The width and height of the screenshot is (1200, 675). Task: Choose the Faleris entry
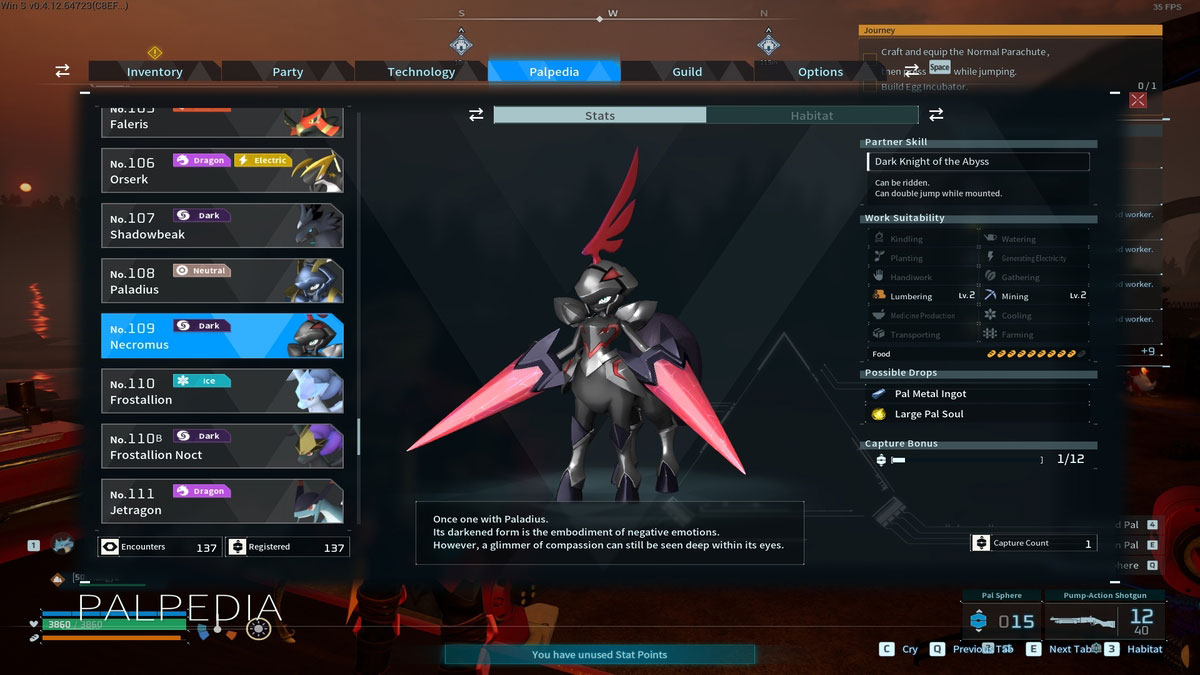(x=222, y=122)
